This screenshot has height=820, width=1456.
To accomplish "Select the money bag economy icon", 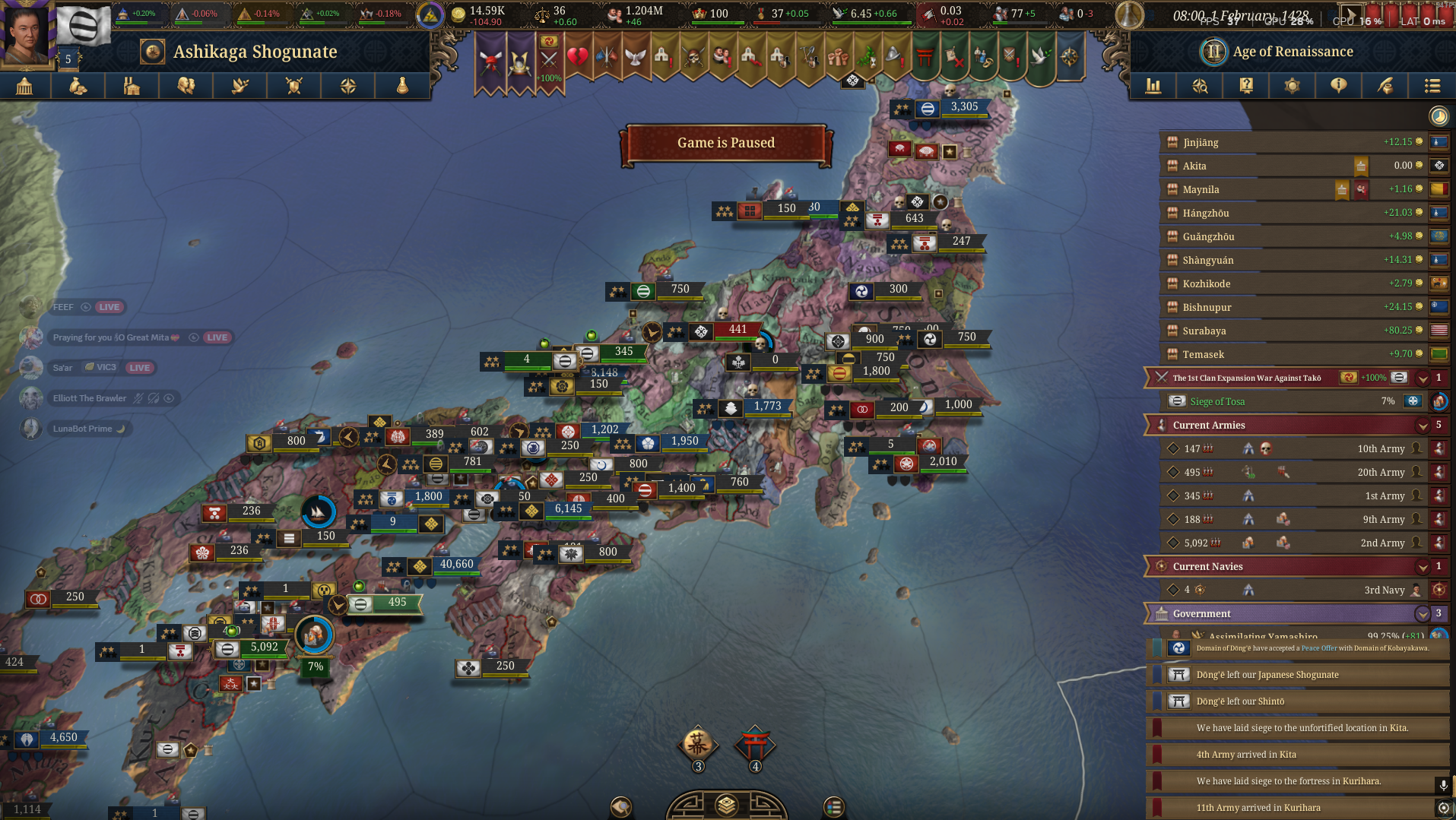I will pos(78,86).
